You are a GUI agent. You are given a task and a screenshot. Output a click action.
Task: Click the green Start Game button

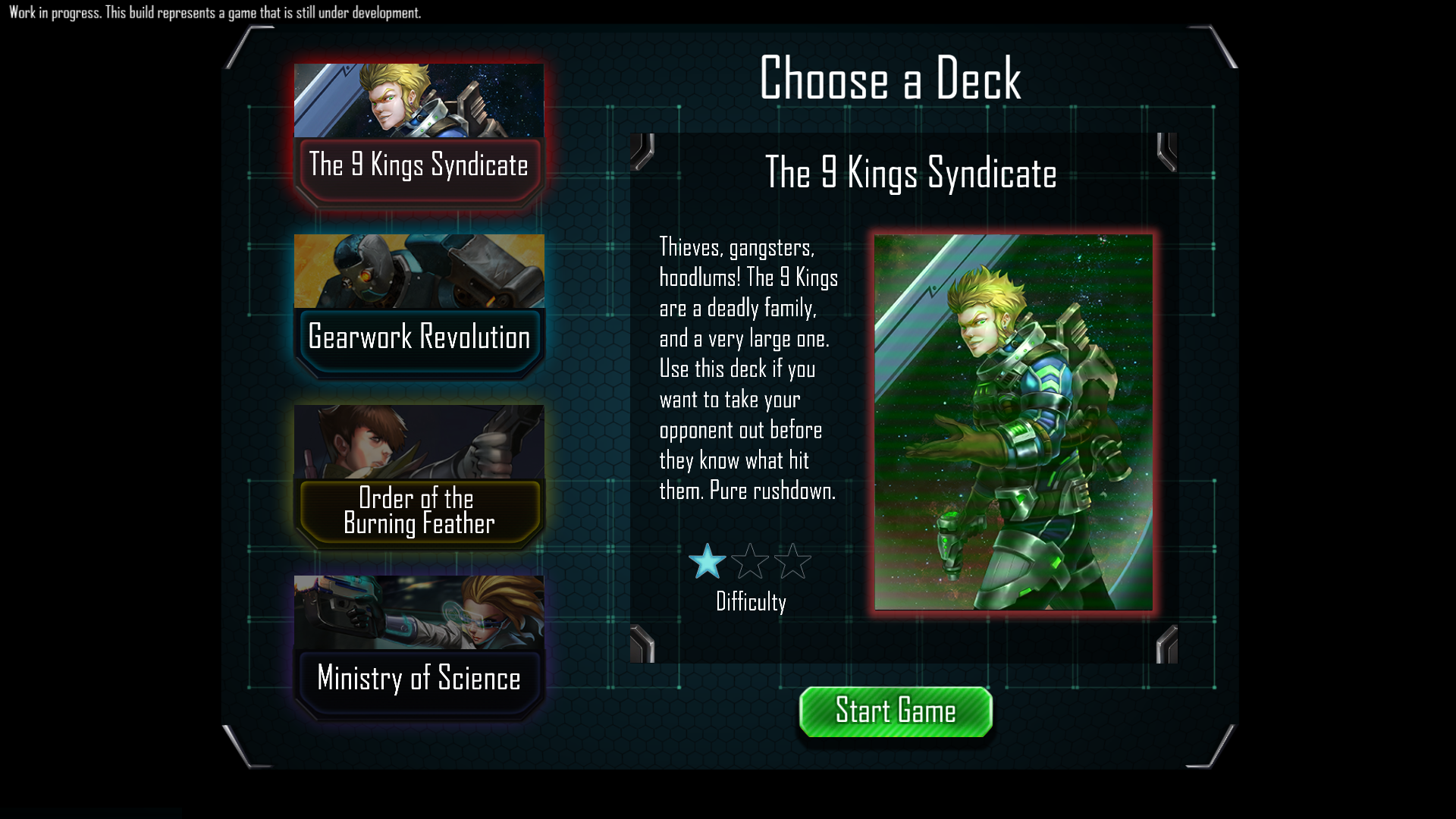pos(896,712)
